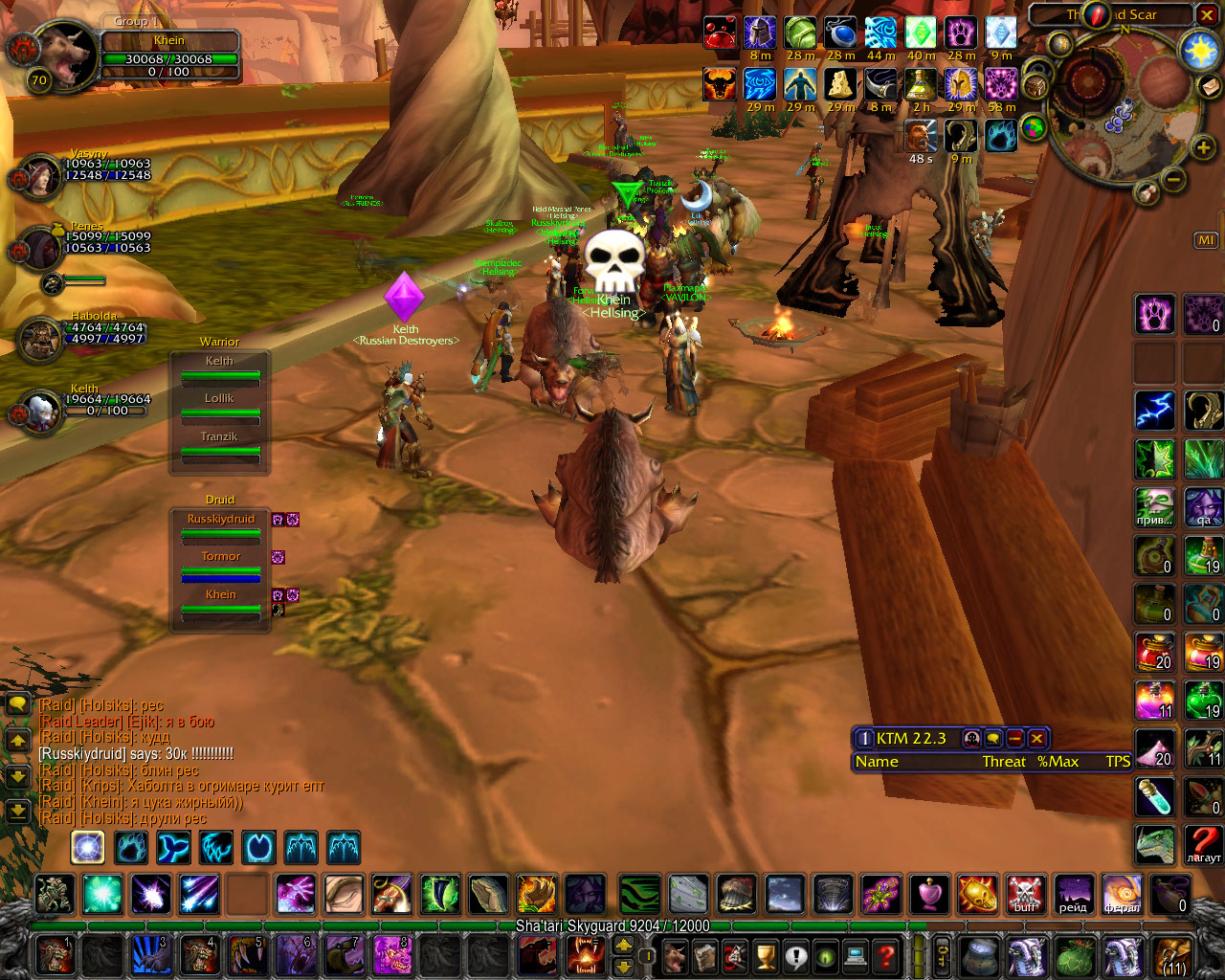Open the golden chalice micro menu button
This screenshot has width=1225, height=980.
click(765, 955)
